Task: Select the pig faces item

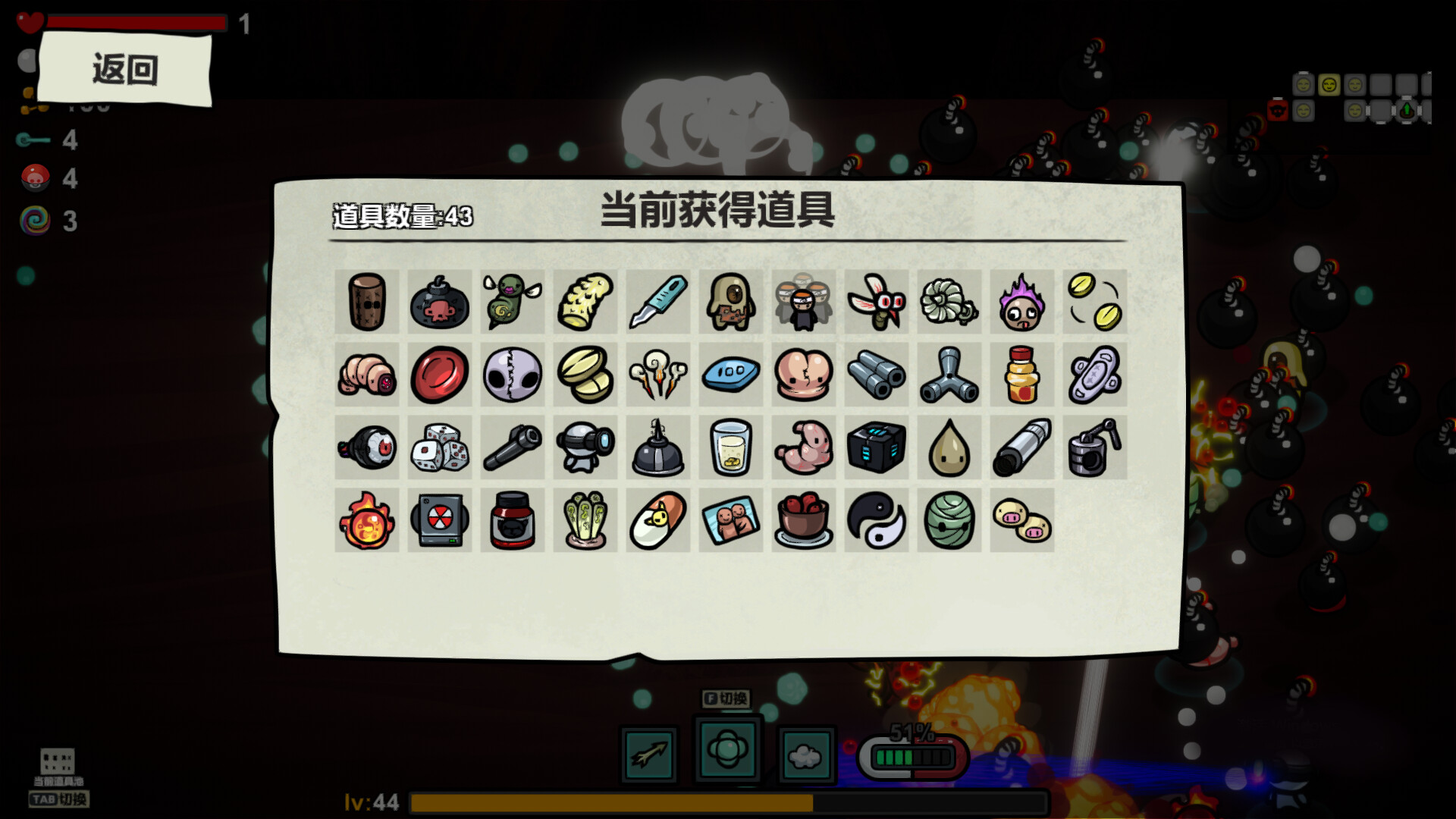Action: coord(1021,522)
